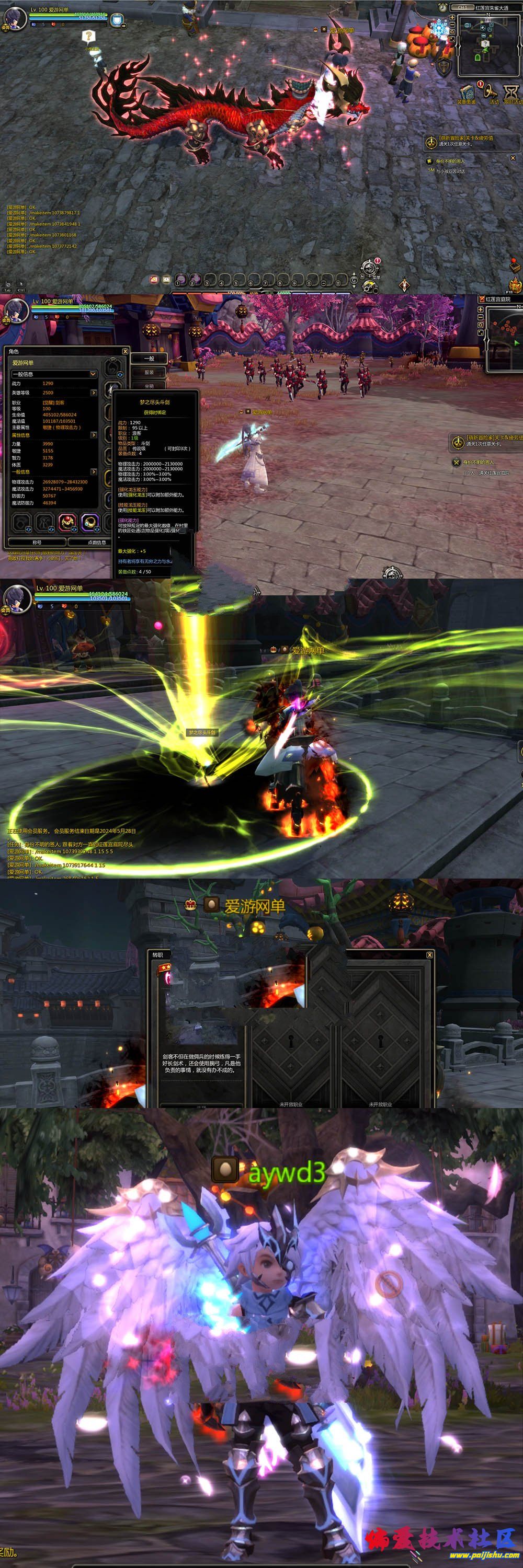
Task: Click the alarm clock icon beside CH.1
Action: point(442,7)
